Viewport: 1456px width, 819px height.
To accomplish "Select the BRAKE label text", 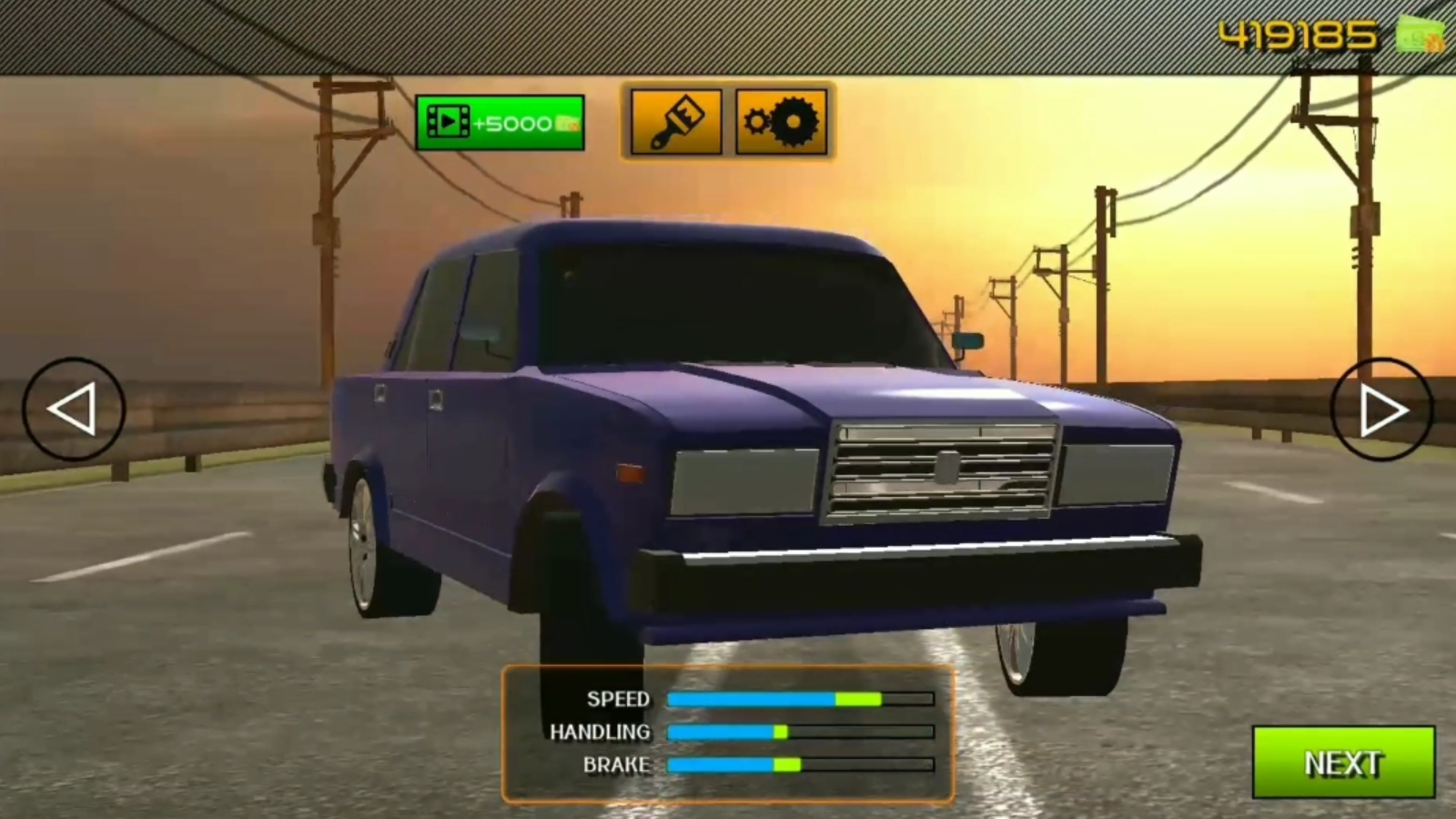I will [616, 764].
